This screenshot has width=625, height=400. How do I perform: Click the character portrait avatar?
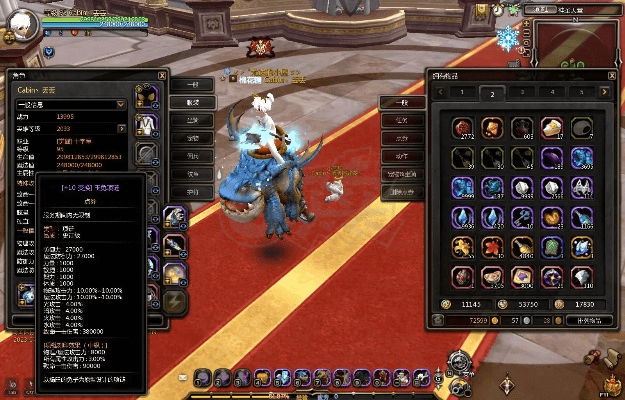click(22, 23)
